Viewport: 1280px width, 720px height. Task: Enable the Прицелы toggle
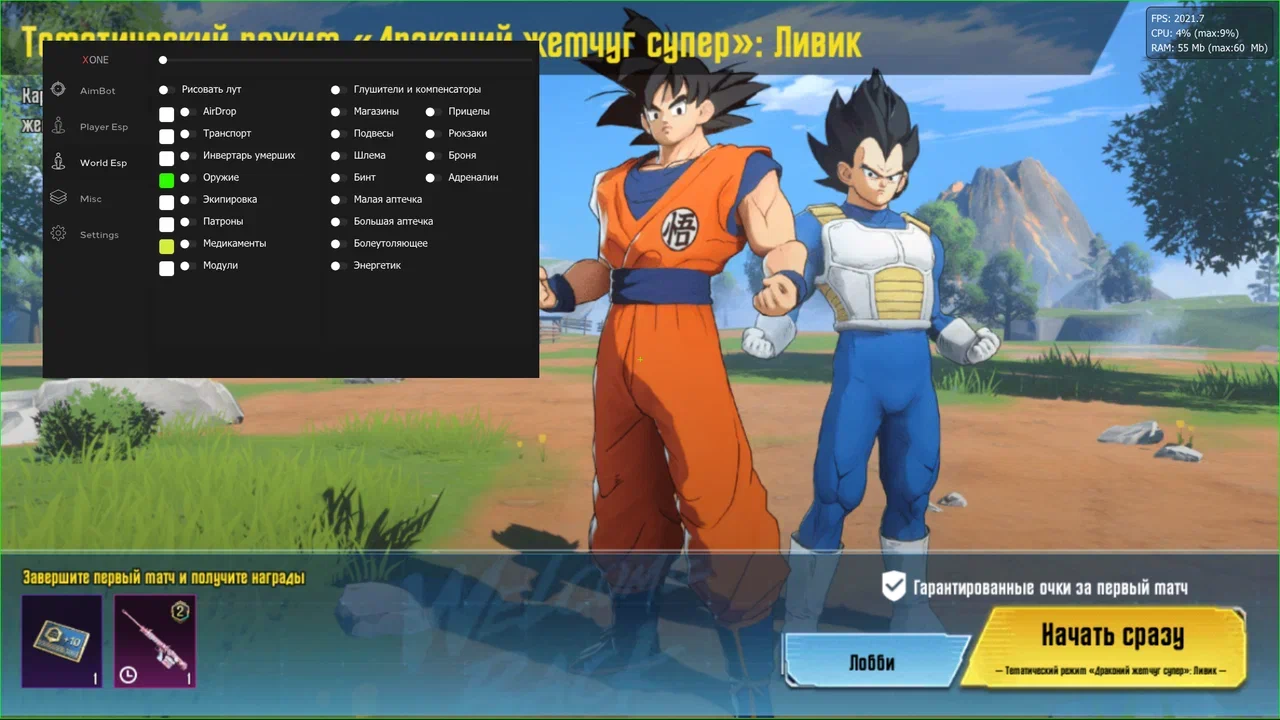(432, 112)
